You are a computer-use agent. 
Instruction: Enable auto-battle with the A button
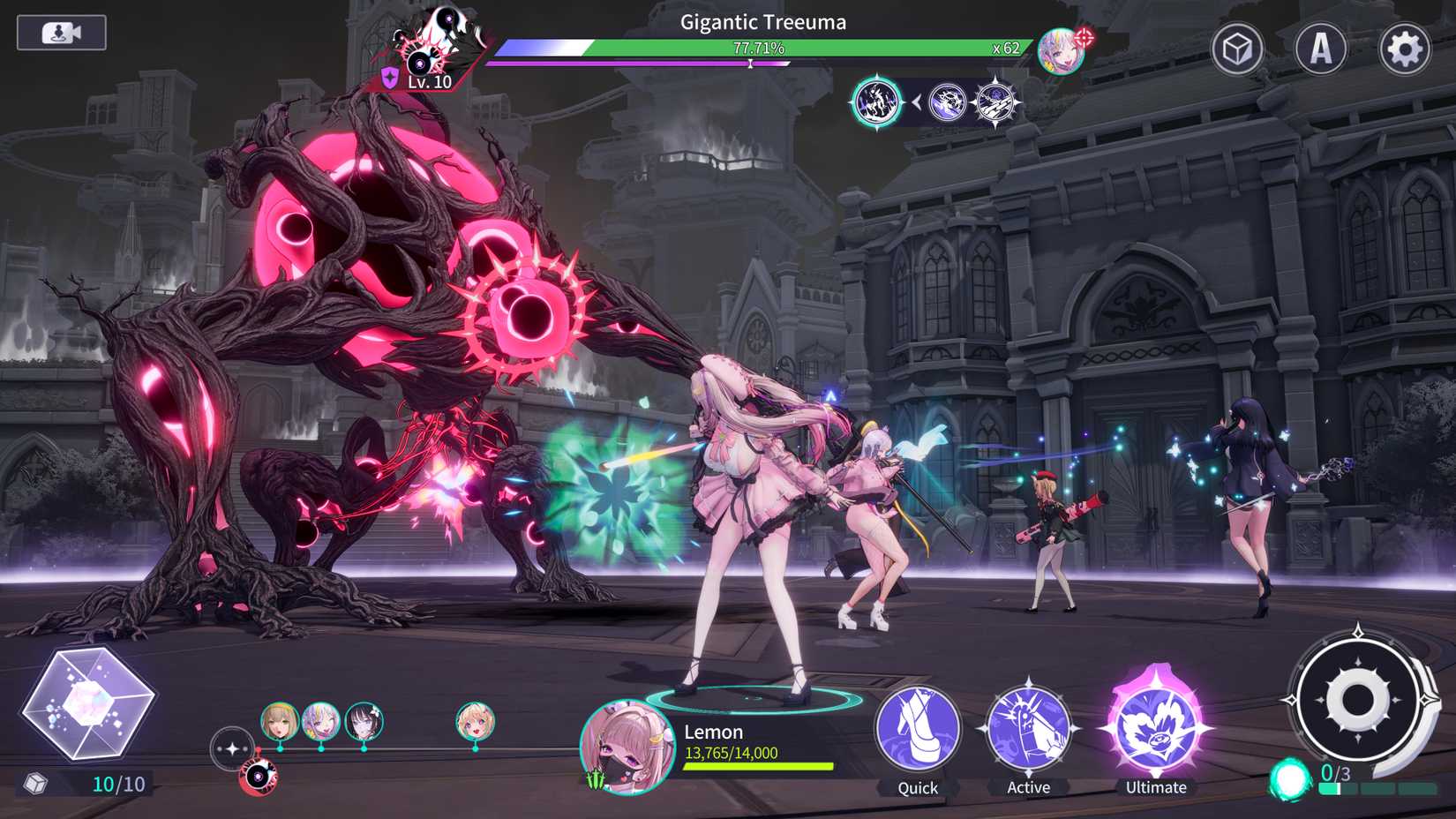1321,50
